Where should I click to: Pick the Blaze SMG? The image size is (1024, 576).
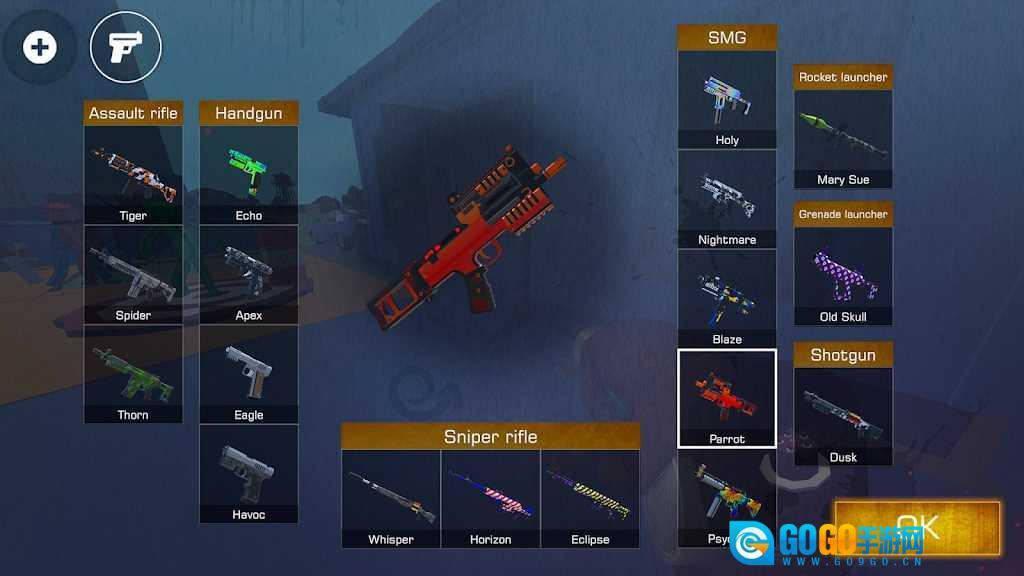727,298
